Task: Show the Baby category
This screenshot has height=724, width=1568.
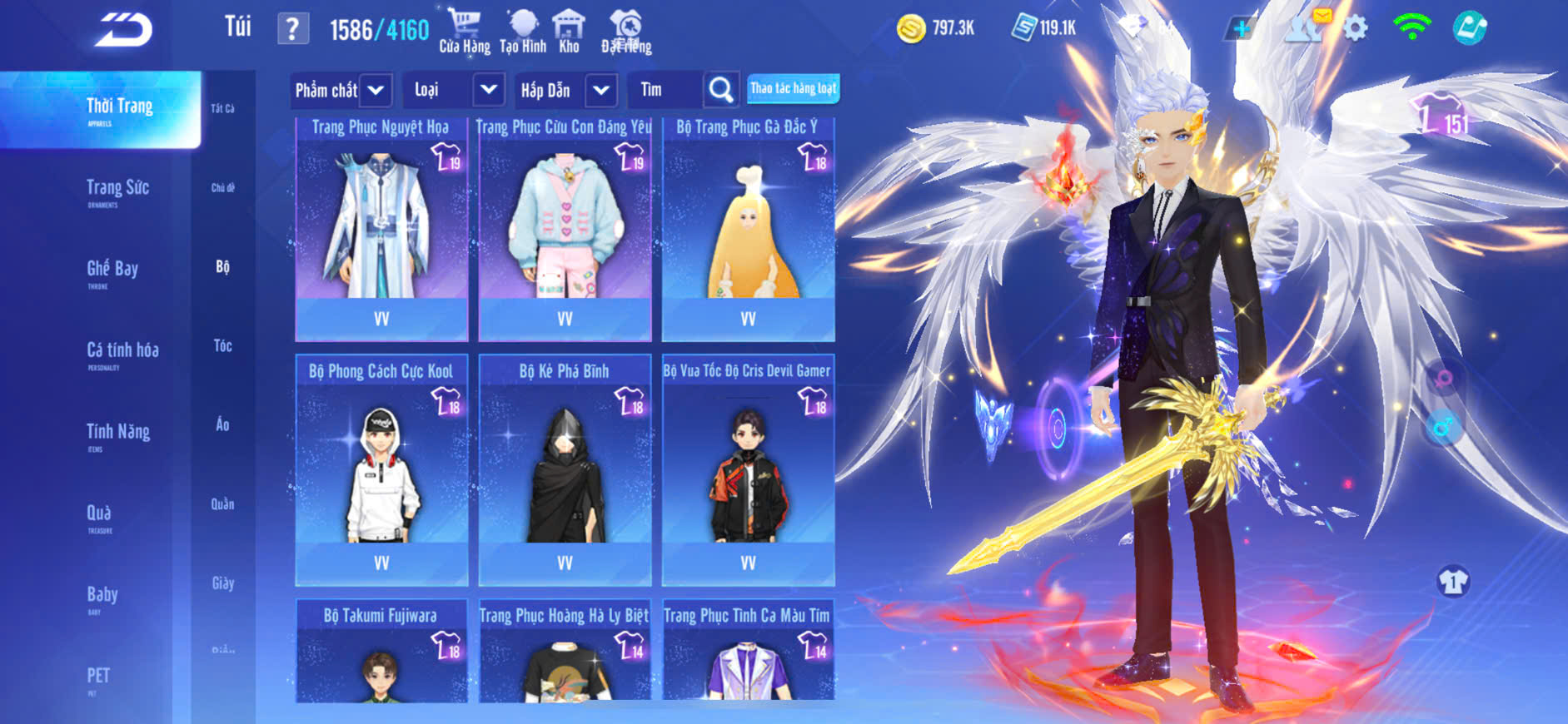Action: coord(102,595)
